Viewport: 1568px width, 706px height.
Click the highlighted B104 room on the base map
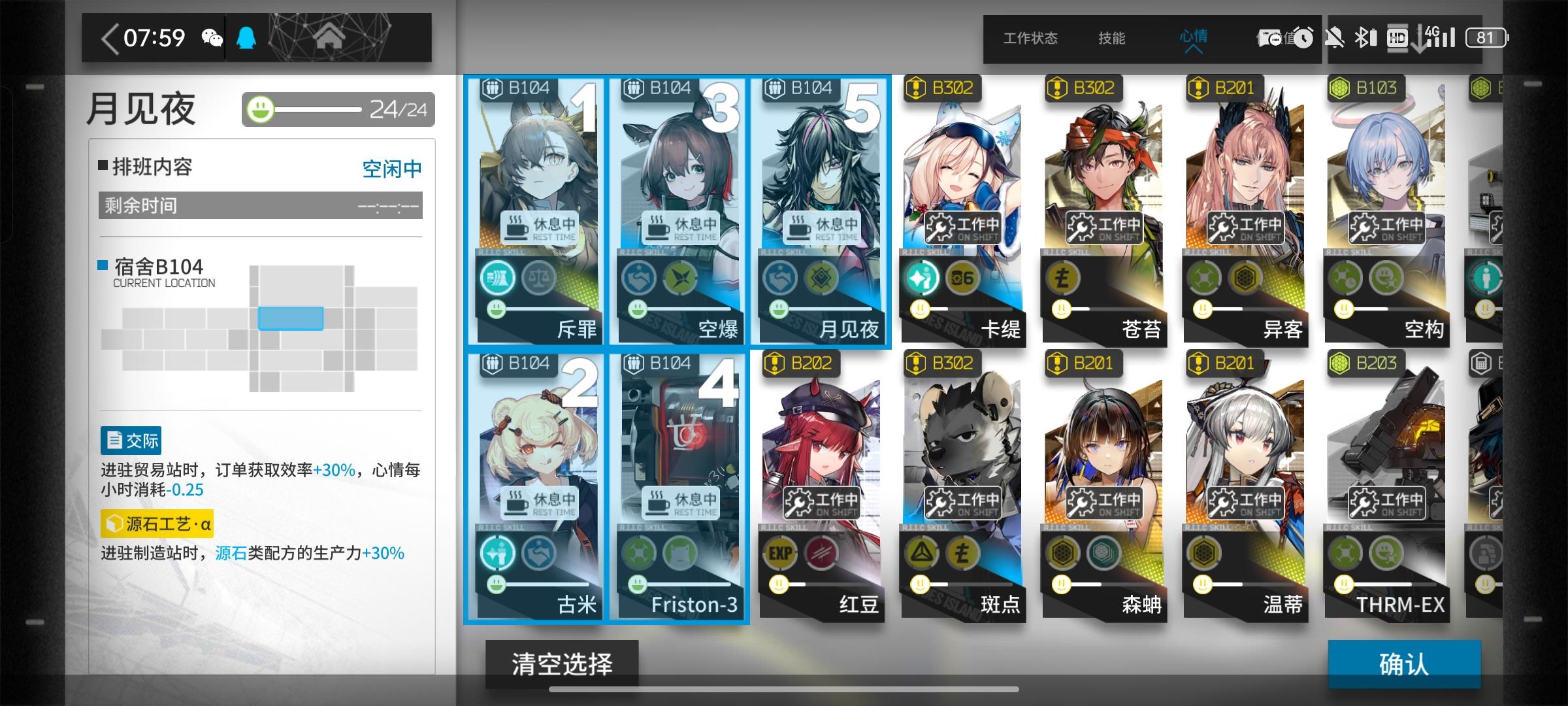[x=290, y=319]
